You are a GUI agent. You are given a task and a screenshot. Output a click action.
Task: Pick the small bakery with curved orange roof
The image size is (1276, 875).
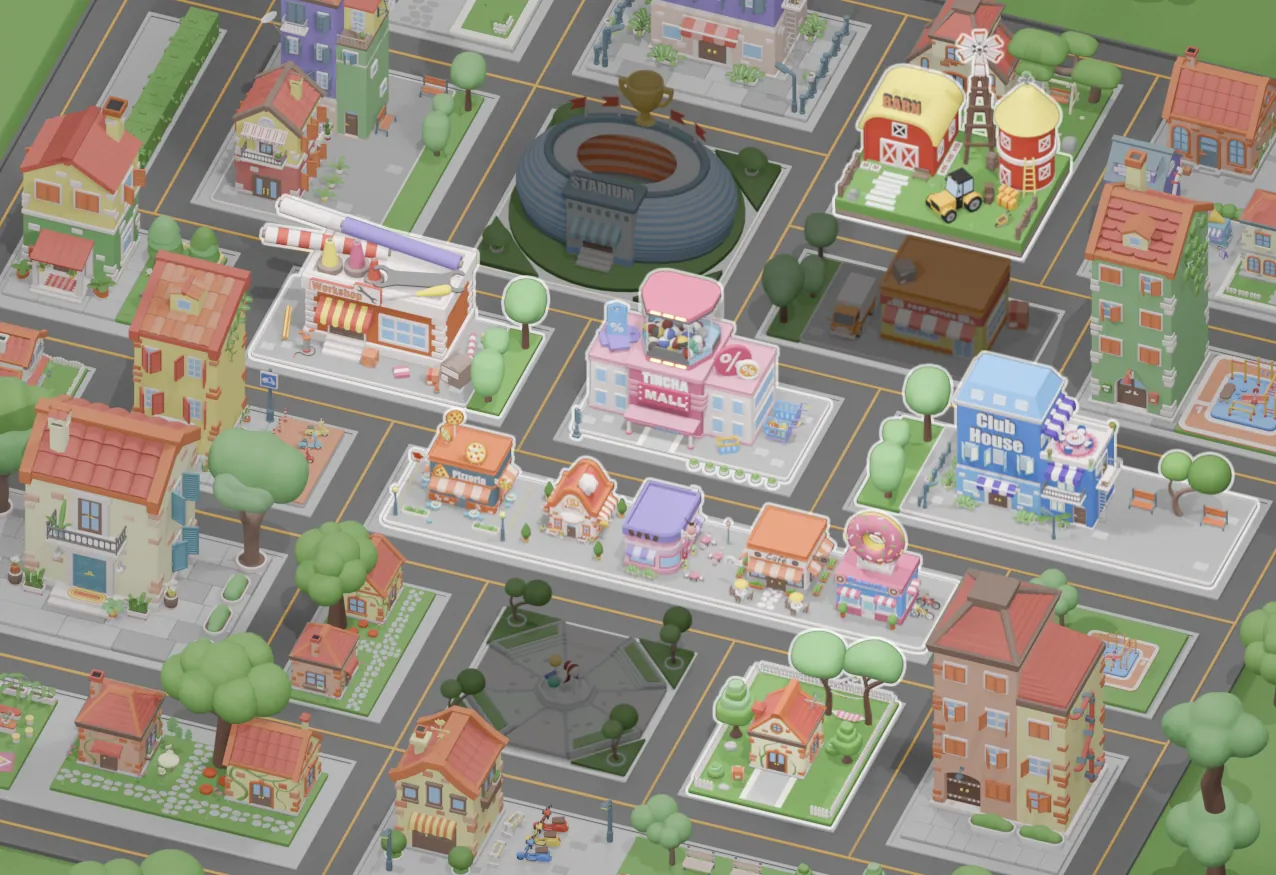(x=578, y=500)
